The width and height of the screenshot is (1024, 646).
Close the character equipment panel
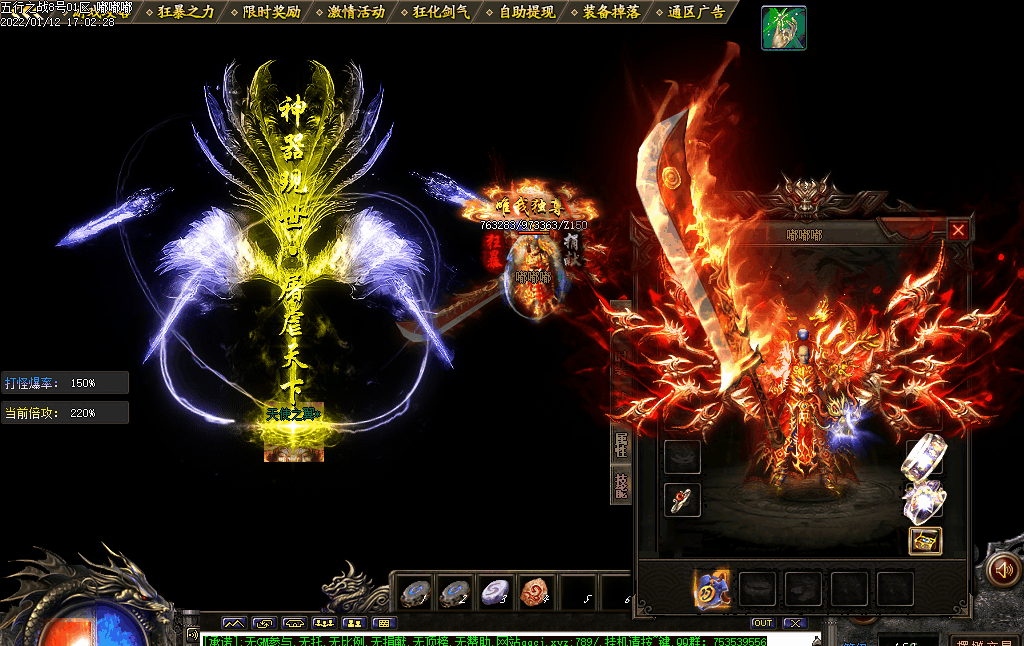tap(958, 231)
